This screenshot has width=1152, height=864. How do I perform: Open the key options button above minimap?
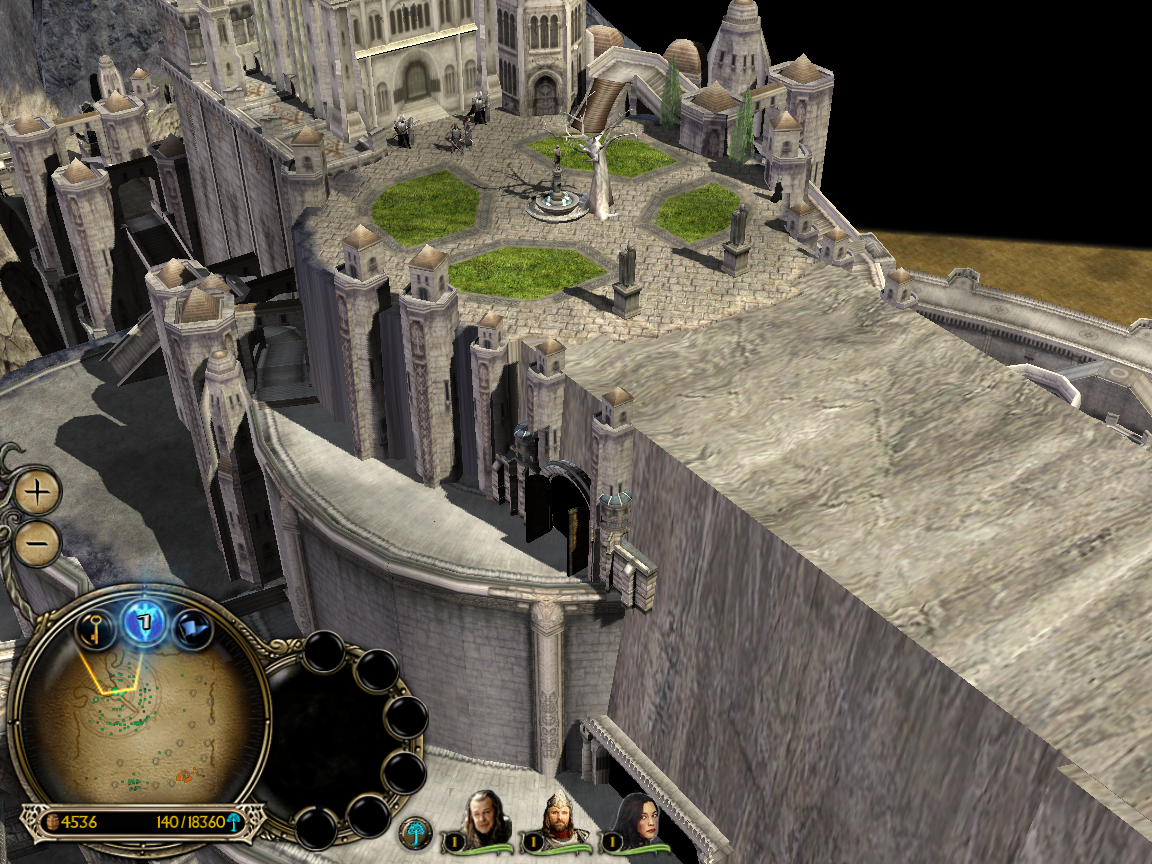point(94,629)
